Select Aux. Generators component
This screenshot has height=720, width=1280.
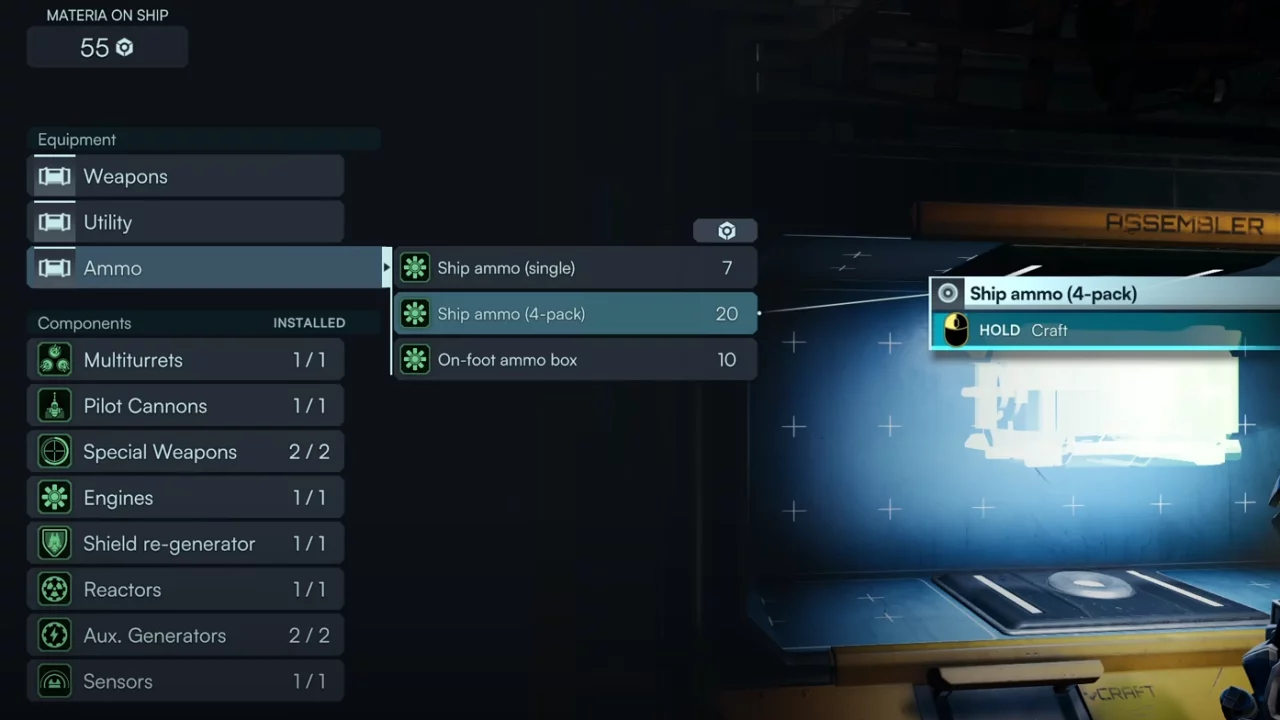(x=186, y=636)
